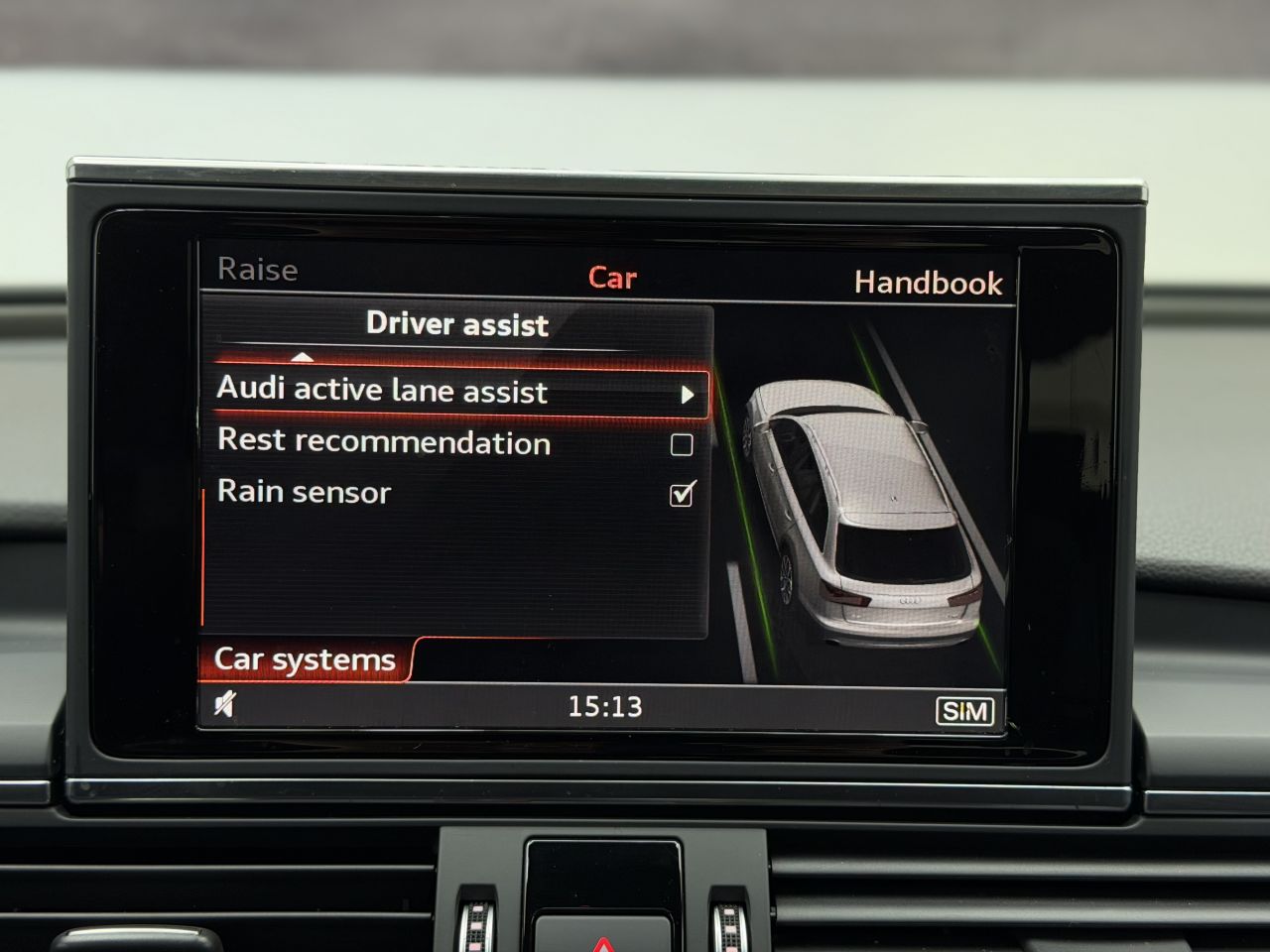Click the Audi rings logo on car image
The image size is (1270, 952).
coord(909,600)
